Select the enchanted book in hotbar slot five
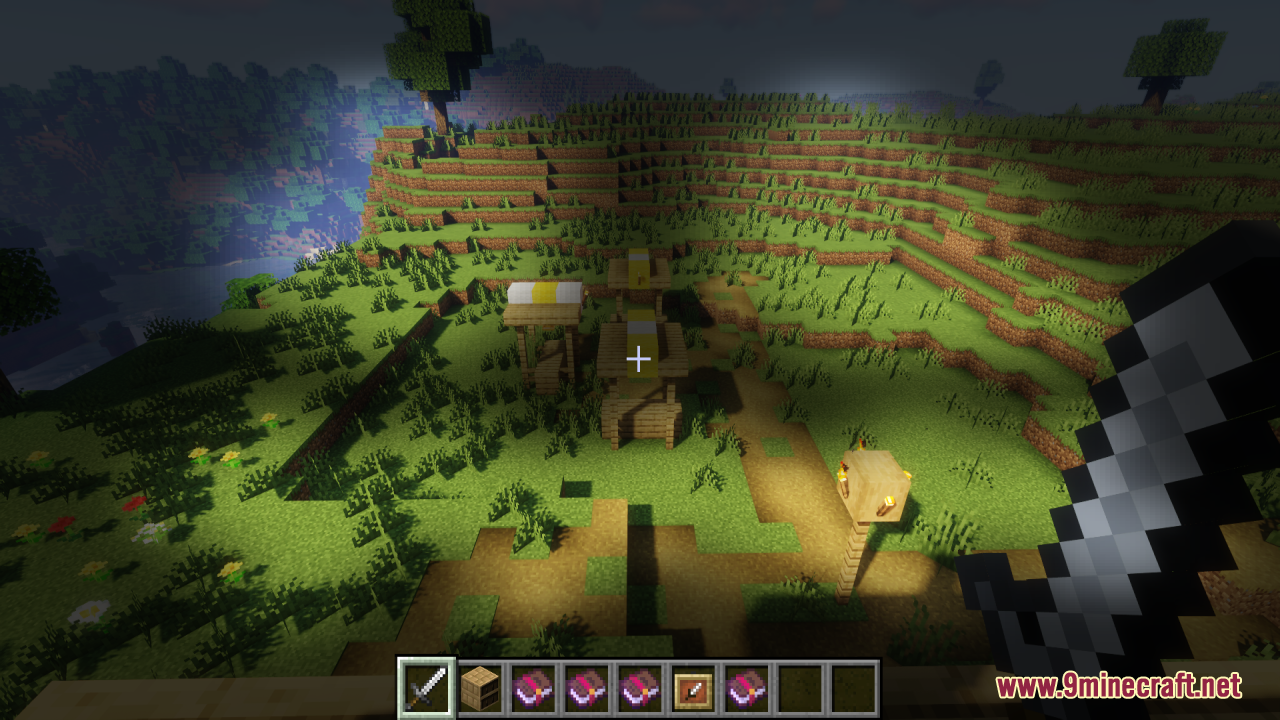Viewport: 1280px width, 720px height. [x=639, y=688]
